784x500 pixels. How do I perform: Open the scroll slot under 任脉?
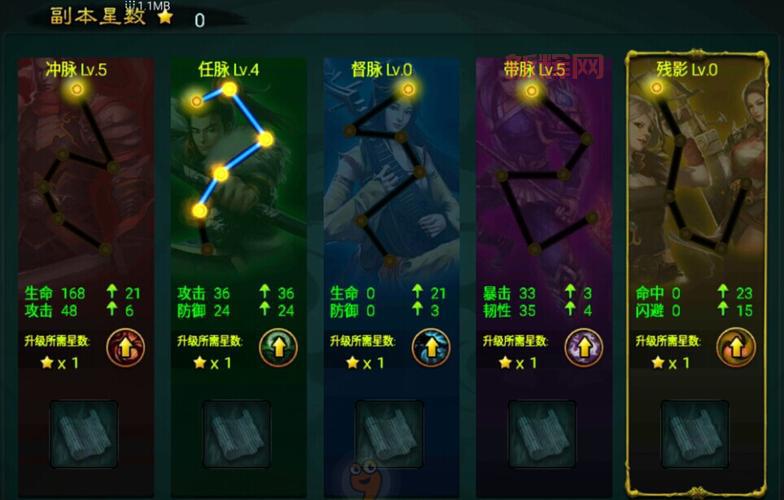pos(237,434)
